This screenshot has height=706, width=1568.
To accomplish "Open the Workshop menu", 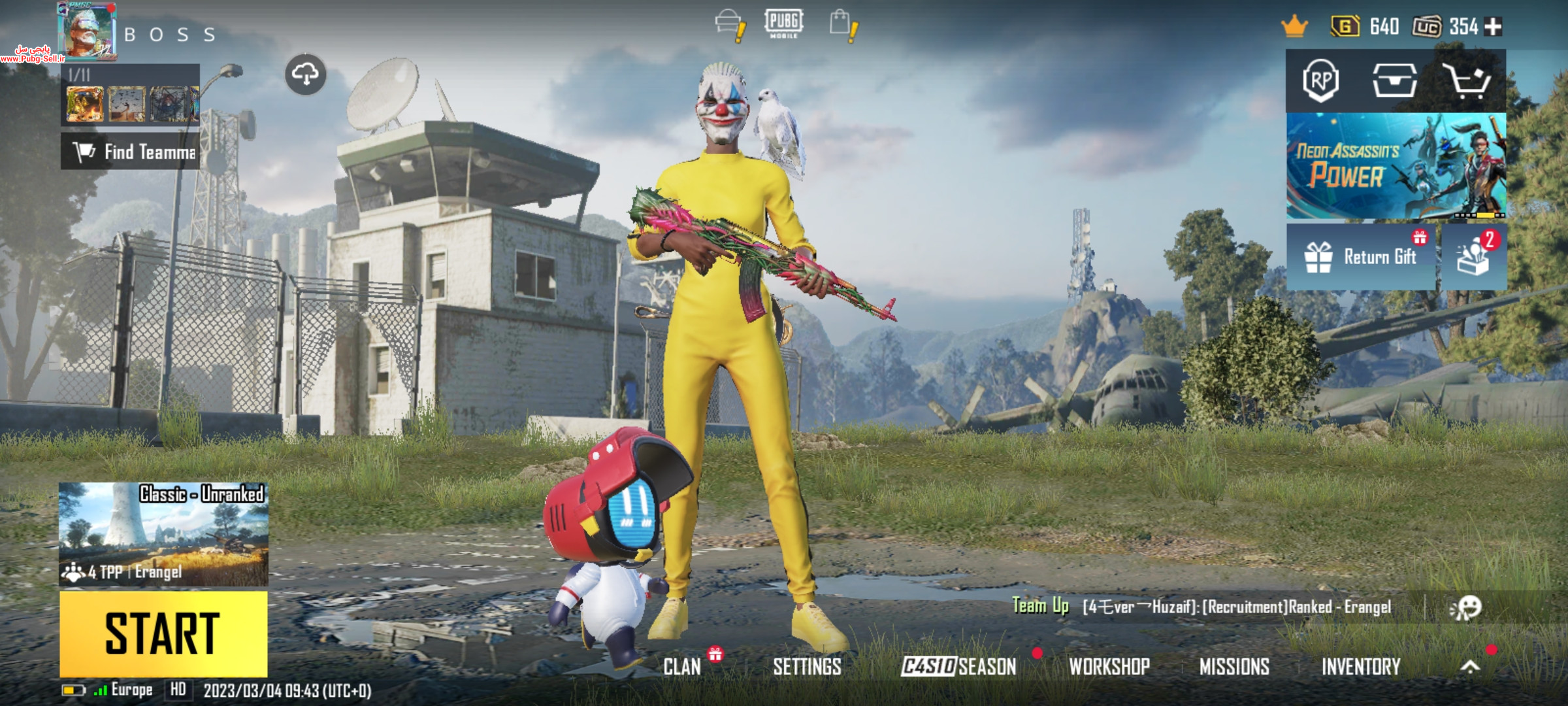I will pyautogui.click(x=1109, y=666).
